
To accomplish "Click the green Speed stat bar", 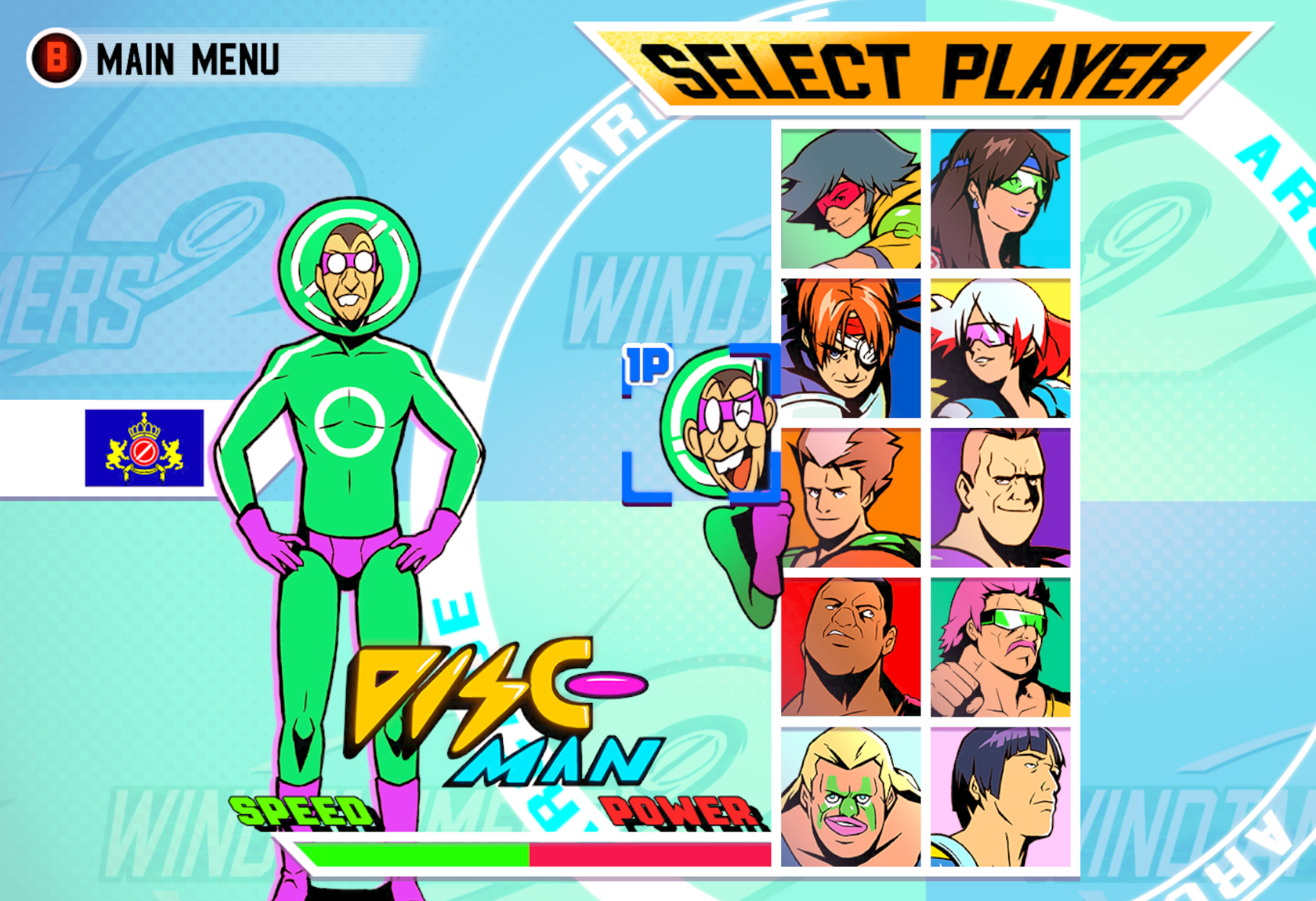I will tap(411, 853).
